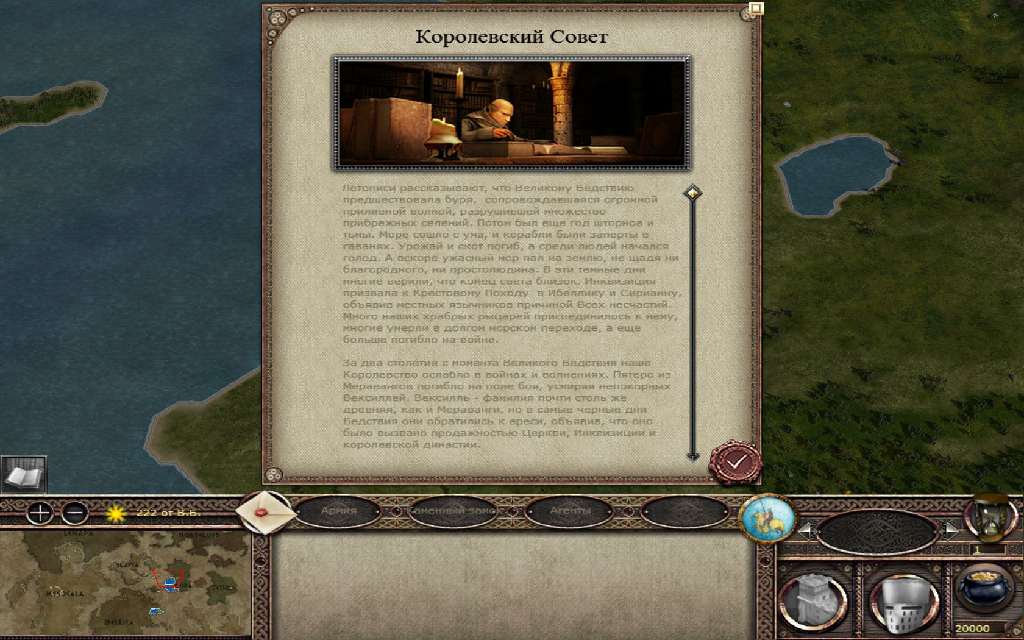Switch to the Армия tab
The width and height of the screenshot is (1024, 640).
(x=337, y=512)
